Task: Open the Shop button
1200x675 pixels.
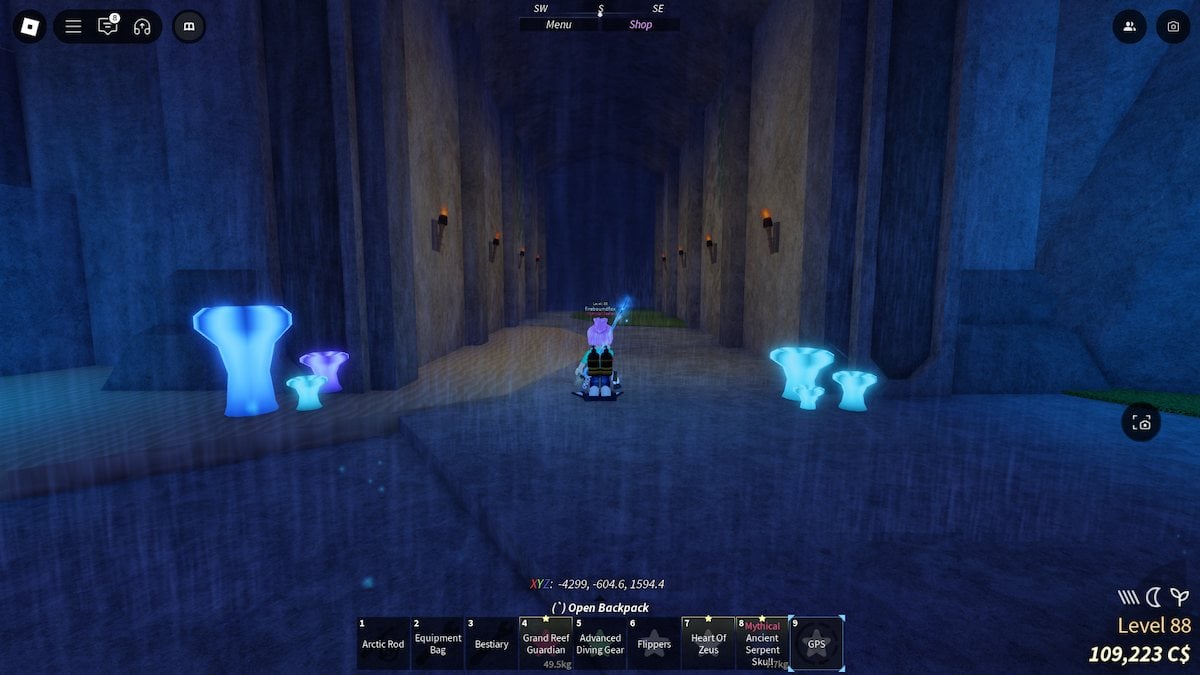Action: pos(640,25)
